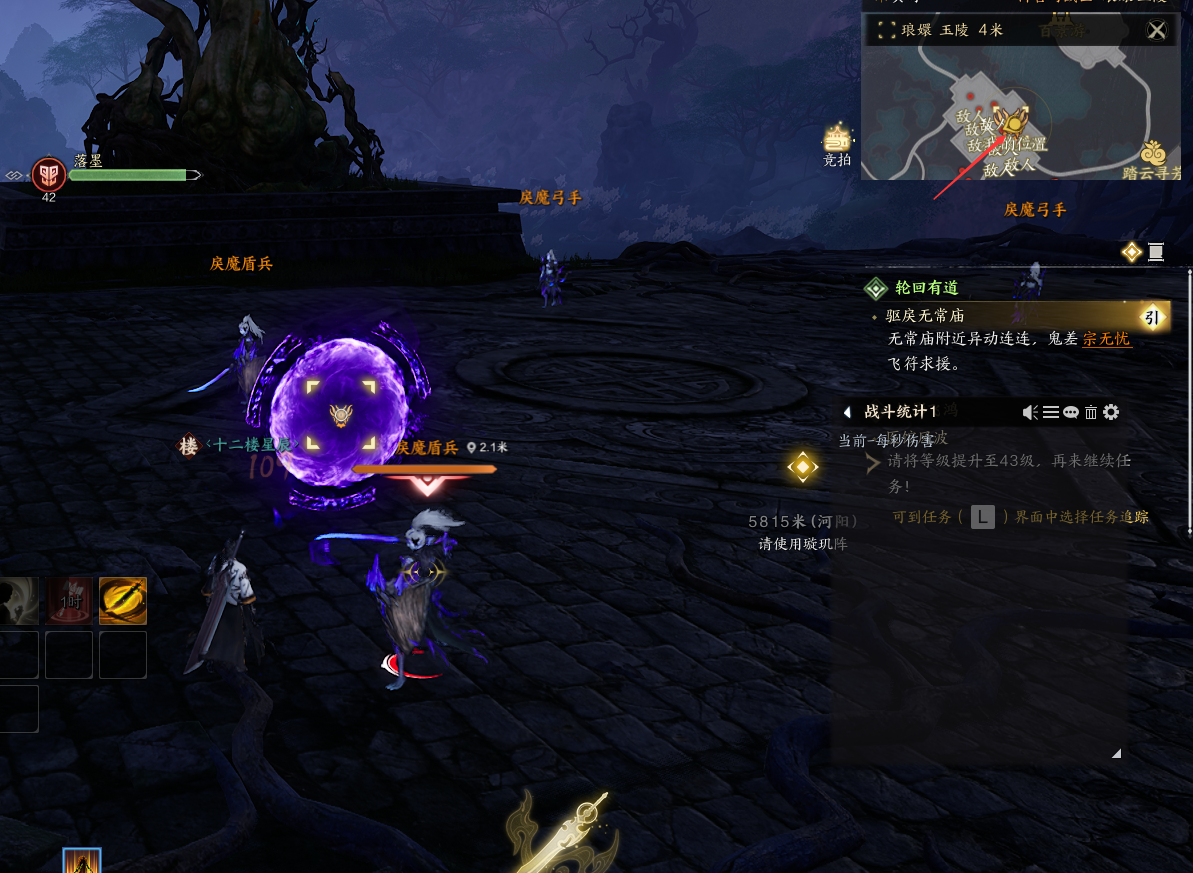The width and height of the screenshot is (1193, 873).
Task: Follow the 宗无忧 NPC link
Action: [x=1106, y=339]
